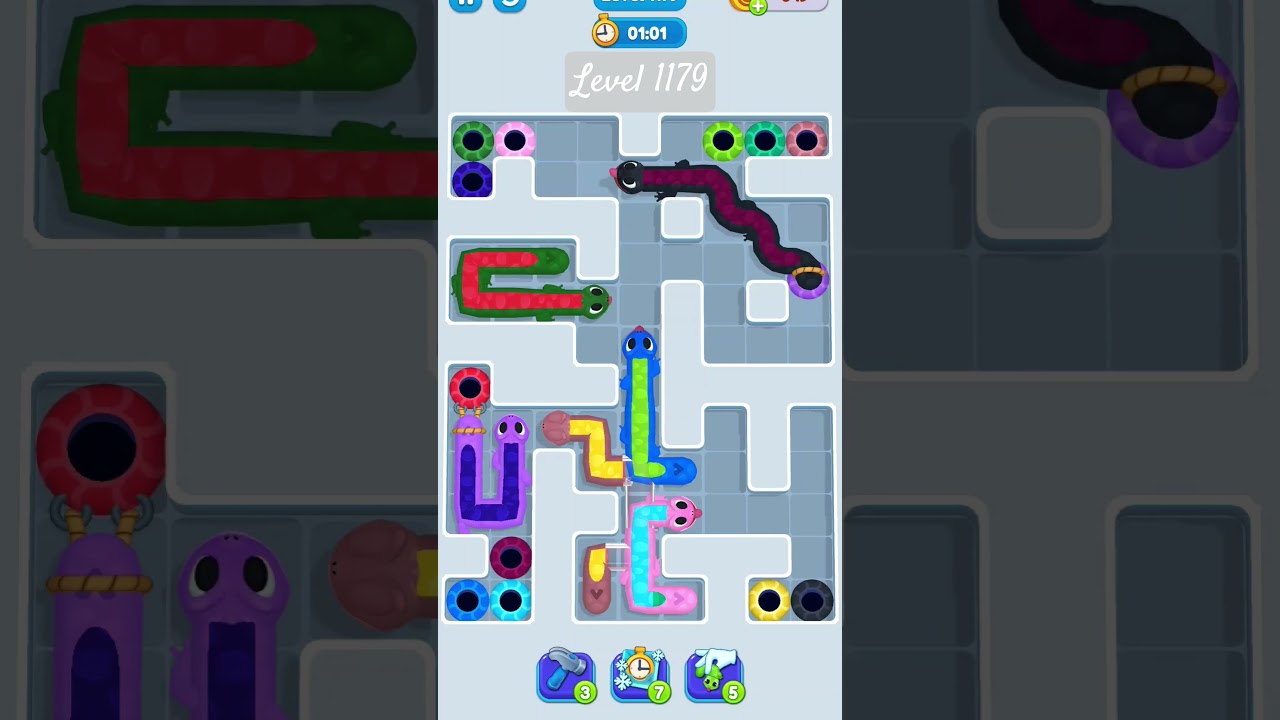Pause the game
Viewport: 1280px width, 720px height.
[464, 4]
